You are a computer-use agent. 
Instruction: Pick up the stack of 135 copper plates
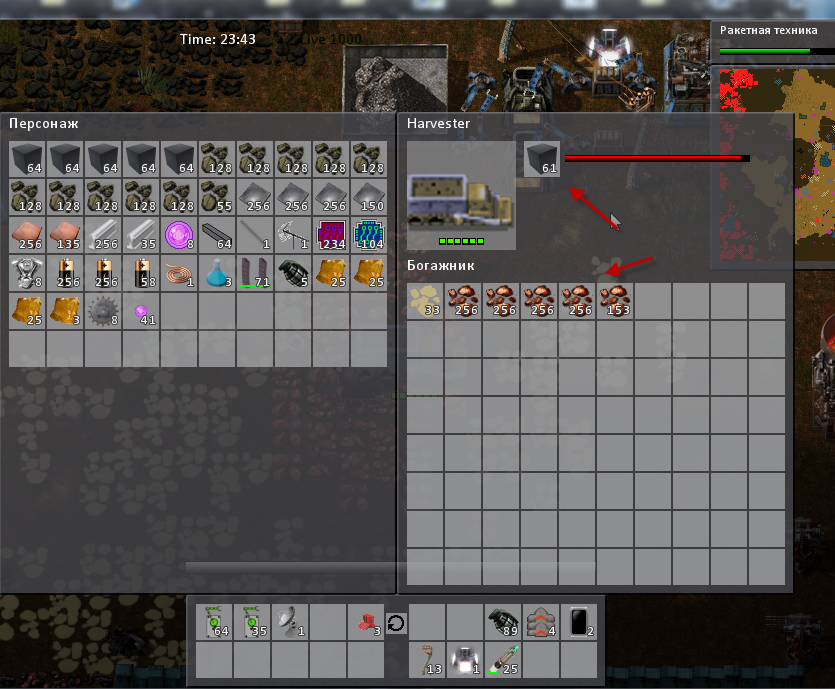[66, 235]
